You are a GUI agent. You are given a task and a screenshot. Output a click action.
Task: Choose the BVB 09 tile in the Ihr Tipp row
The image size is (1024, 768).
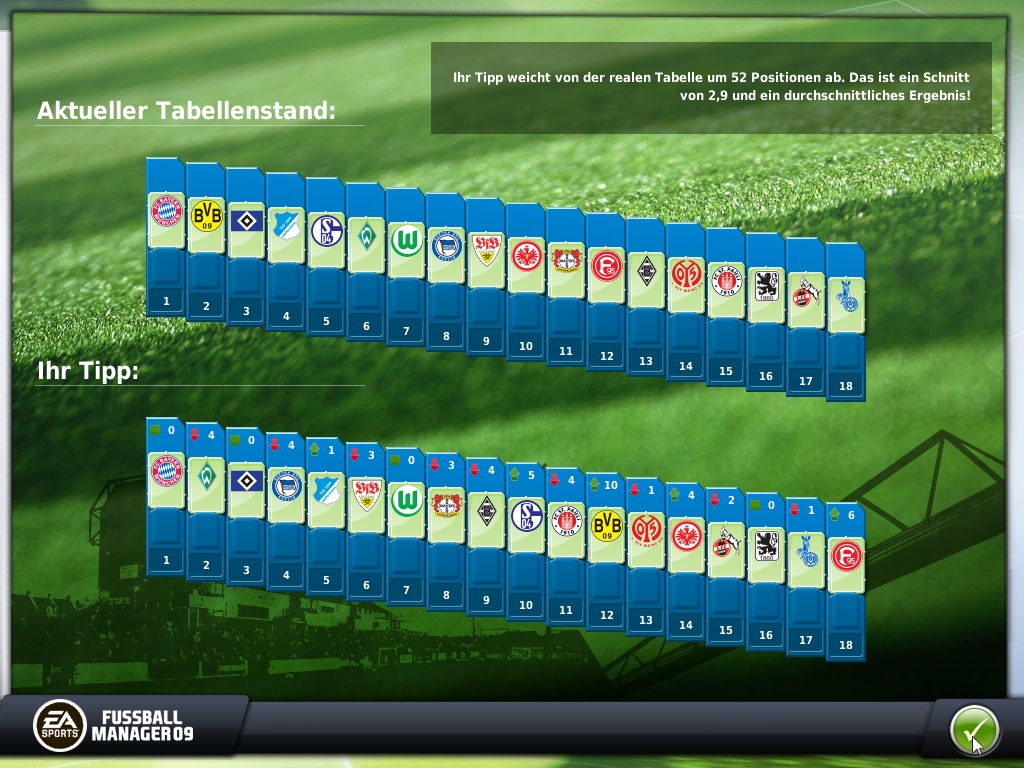[606, 525]
